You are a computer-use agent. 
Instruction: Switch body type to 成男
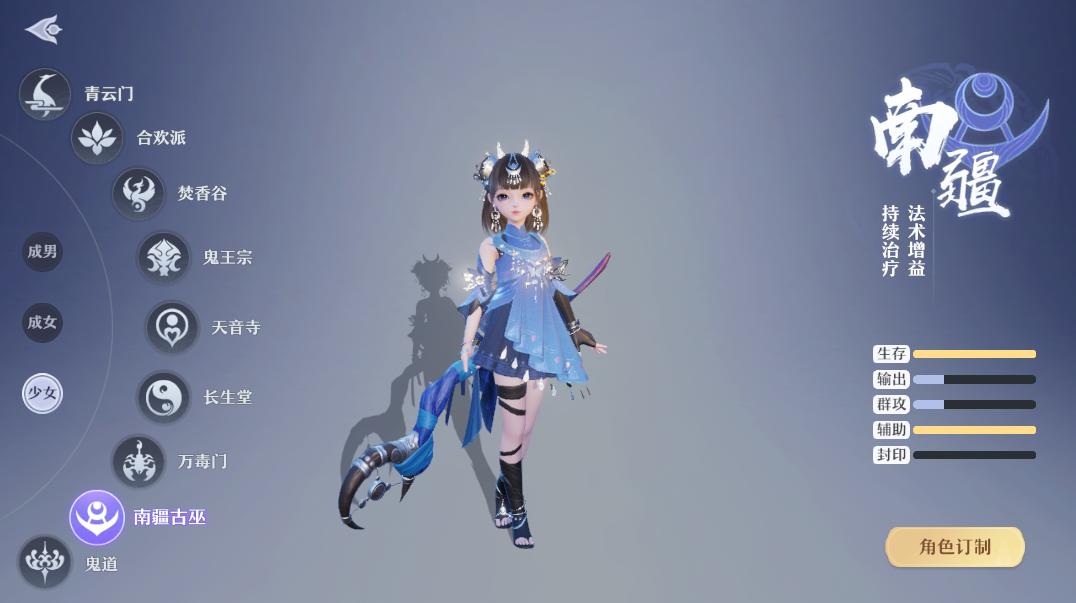click(43, 252)
